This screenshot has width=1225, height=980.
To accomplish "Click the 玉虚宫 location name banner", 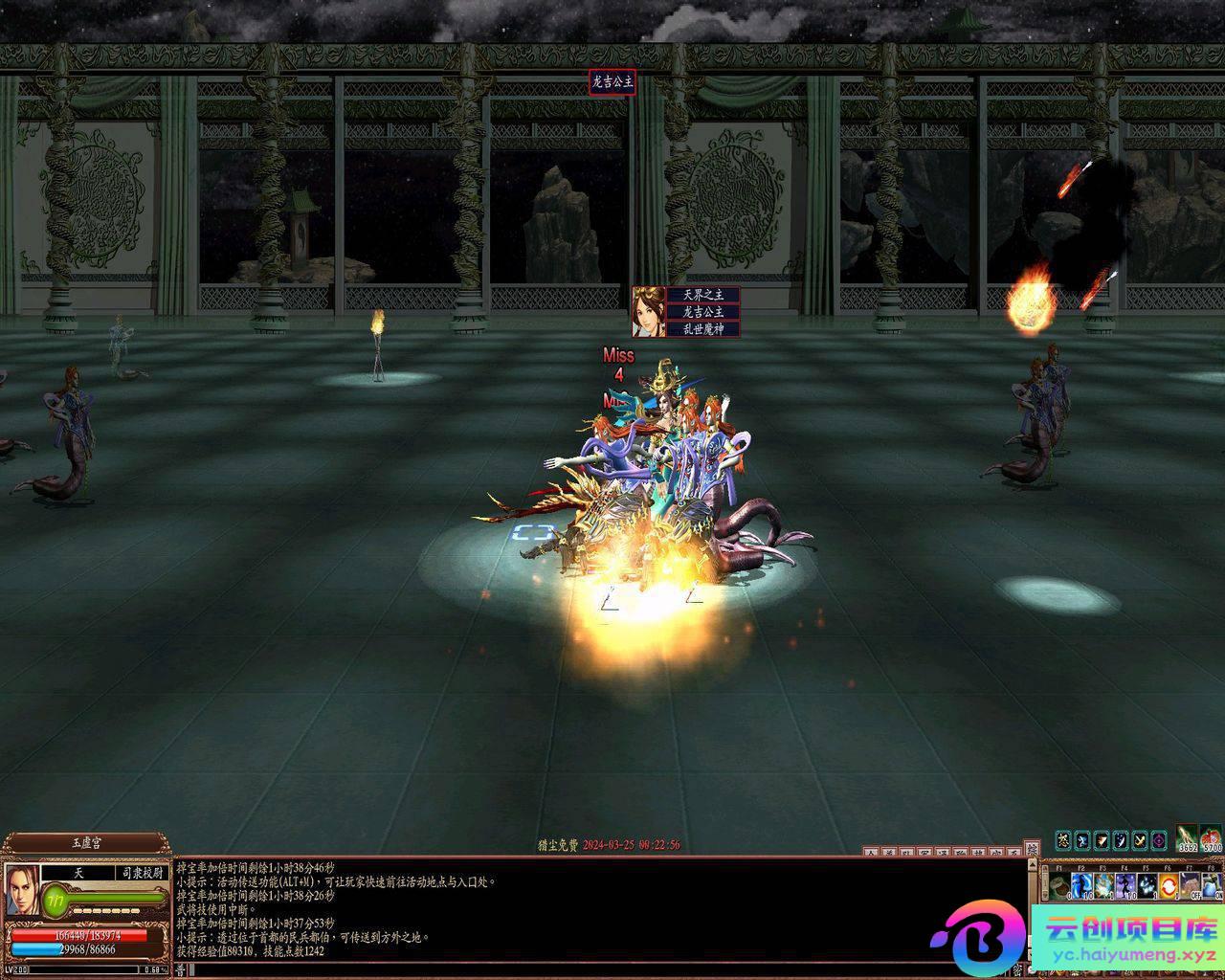I will coord(86,844).
